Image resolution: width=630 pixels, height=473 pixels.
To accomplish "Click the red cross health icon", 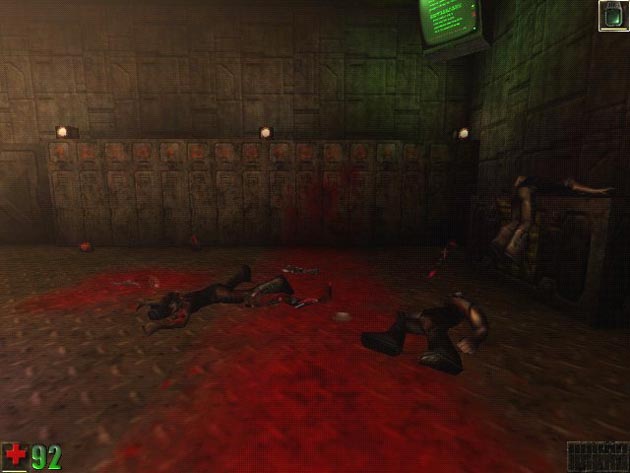I will (x=15, y=457).
